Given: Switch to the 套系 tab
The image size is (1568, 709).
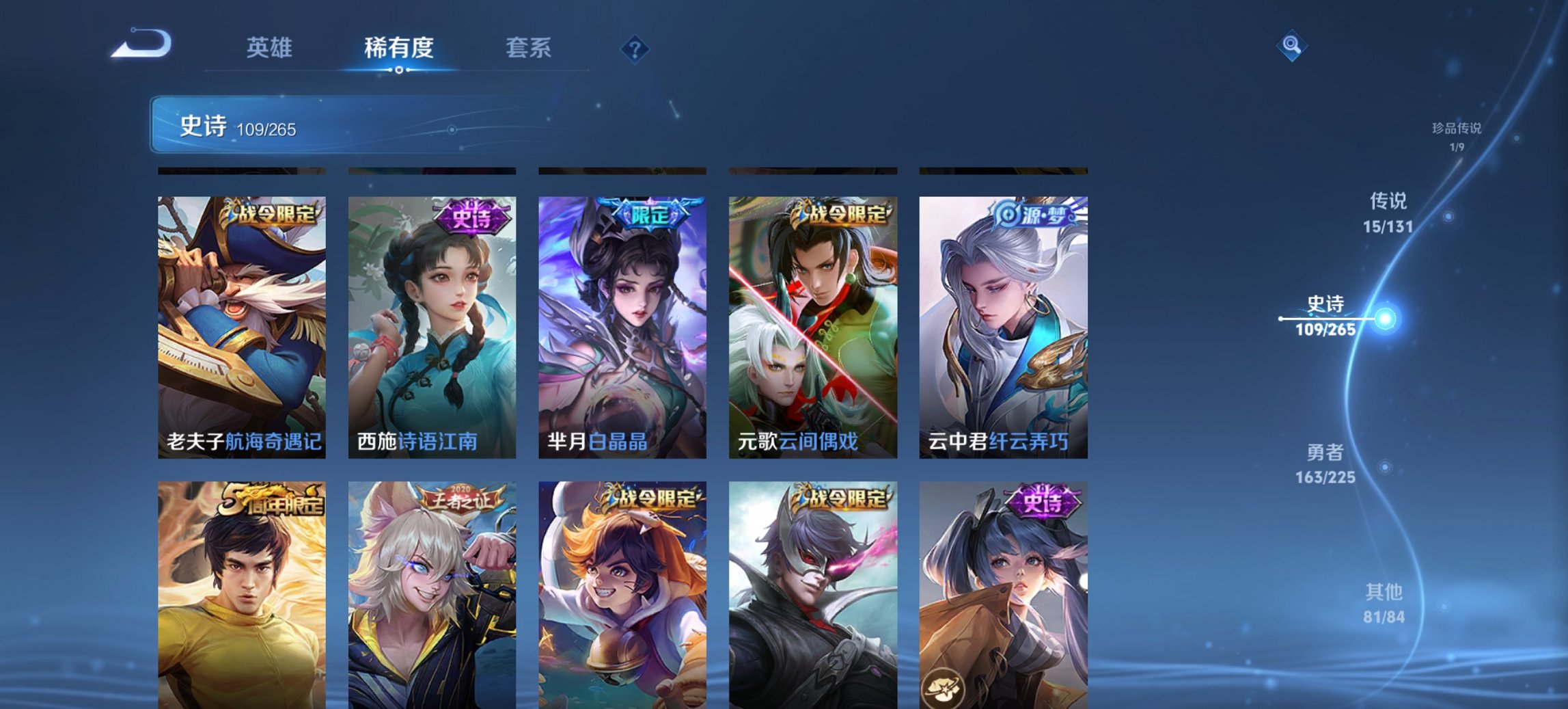Looking at the screenshot, I should (x=529, y=48).
